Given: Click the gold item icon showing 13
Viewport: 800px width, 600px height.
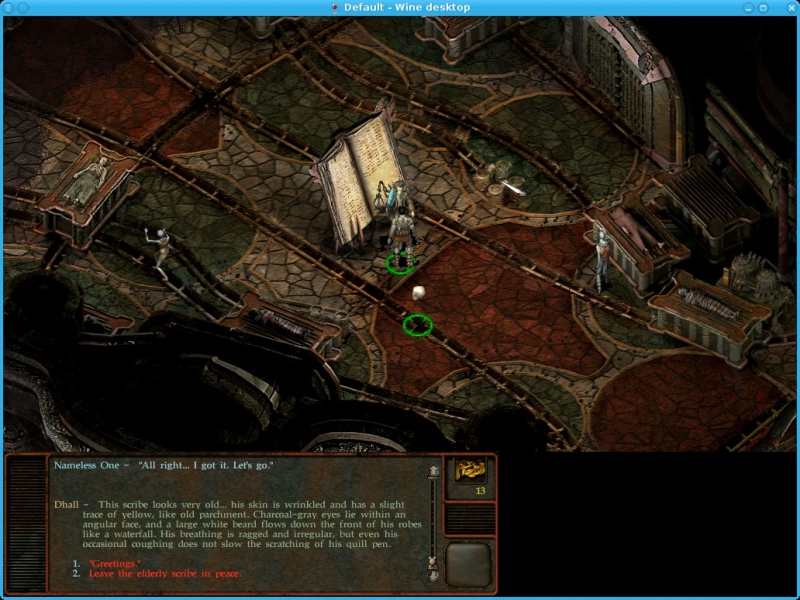Looking at the screenshot, I should [x=470, y=471].
